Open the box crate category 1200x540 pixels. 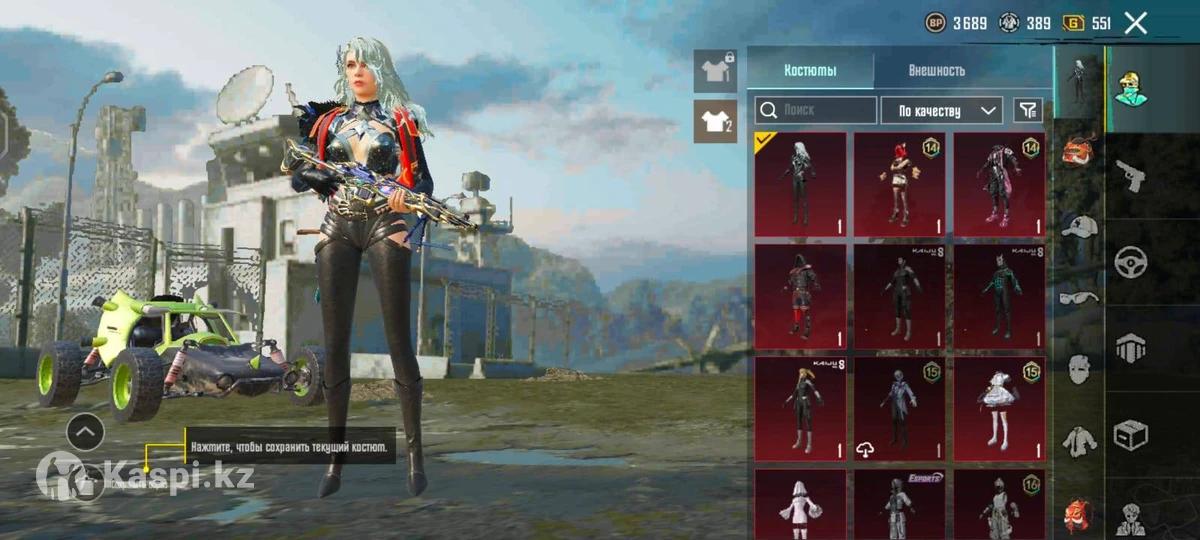tap(1131, 435)
